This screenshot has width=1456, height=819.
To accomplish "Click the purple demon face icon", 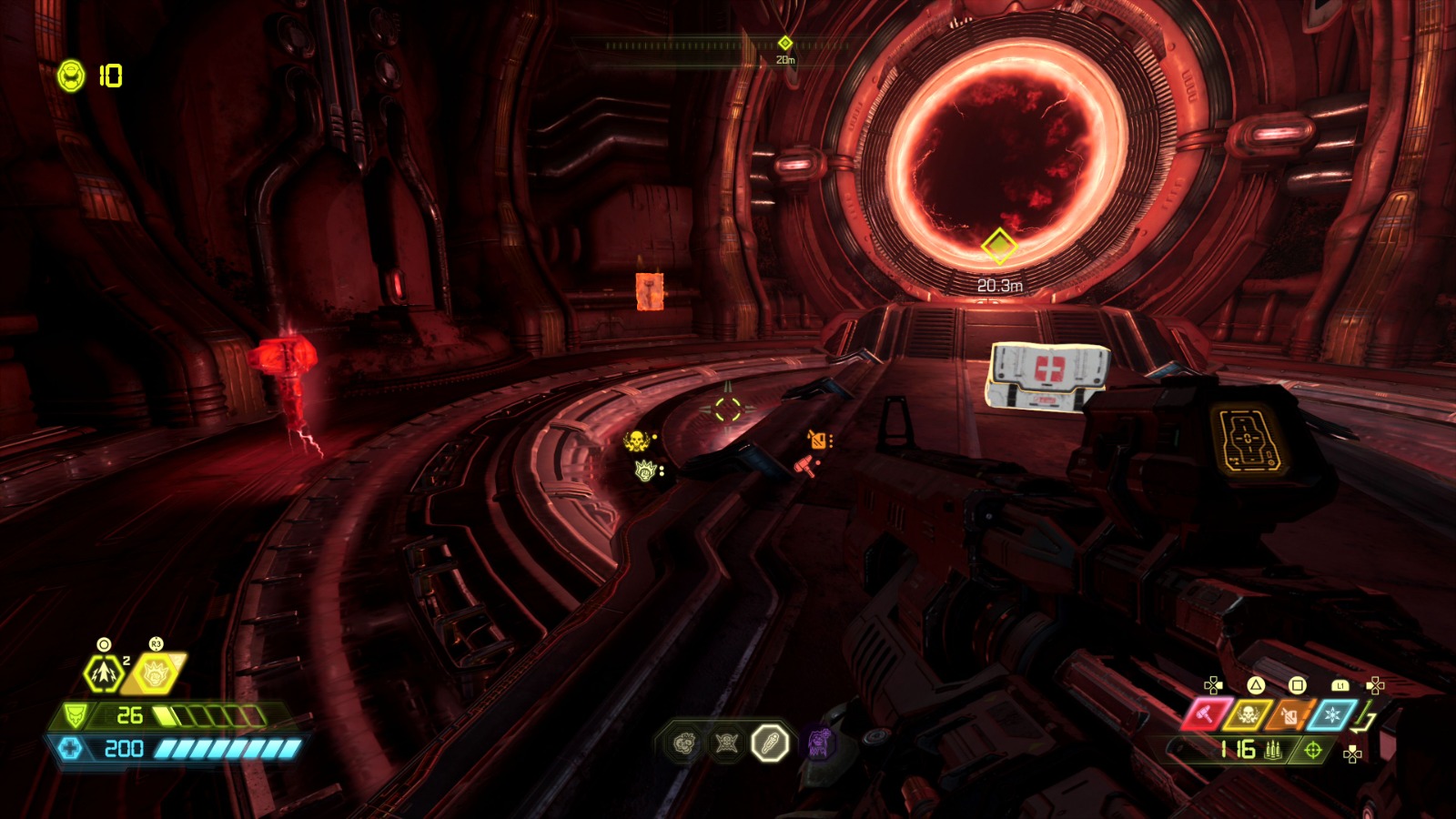I will [x=819, y=743].
